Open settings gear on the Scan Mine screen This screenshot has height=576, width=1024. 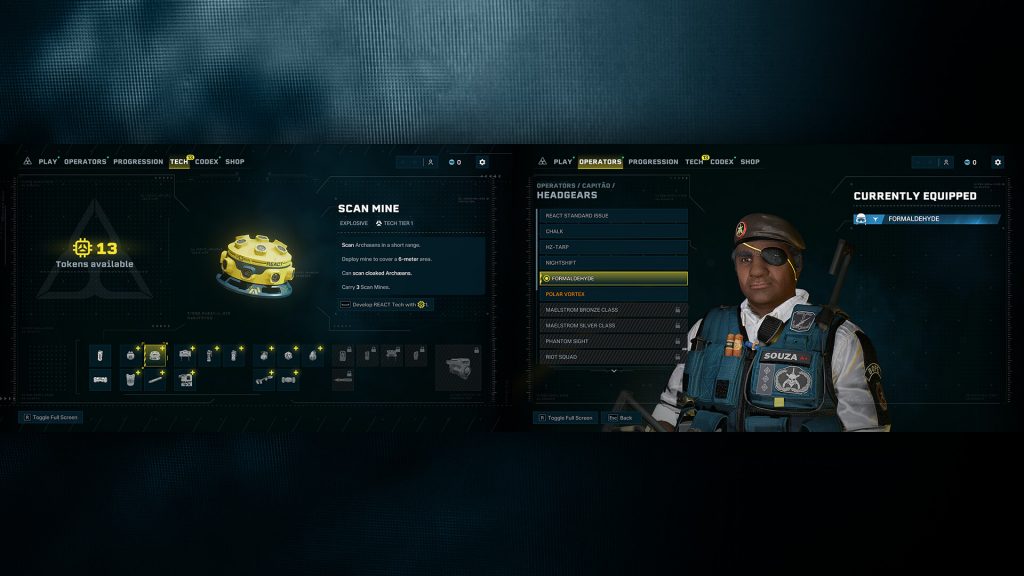[x=482, y=162]
